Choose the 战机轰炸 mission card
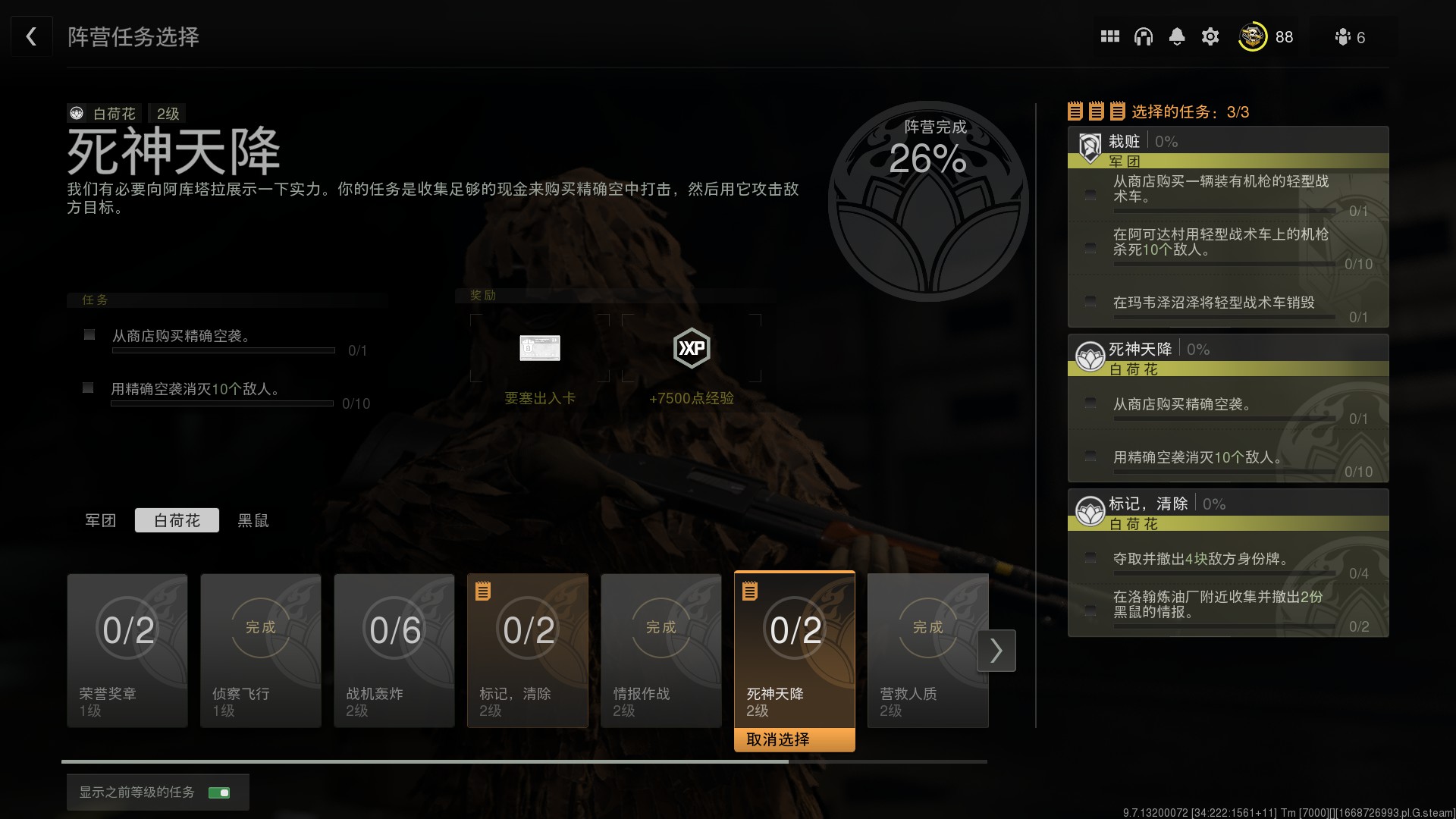The height and width of the screenshot is (819, 1456). [394, 650]
